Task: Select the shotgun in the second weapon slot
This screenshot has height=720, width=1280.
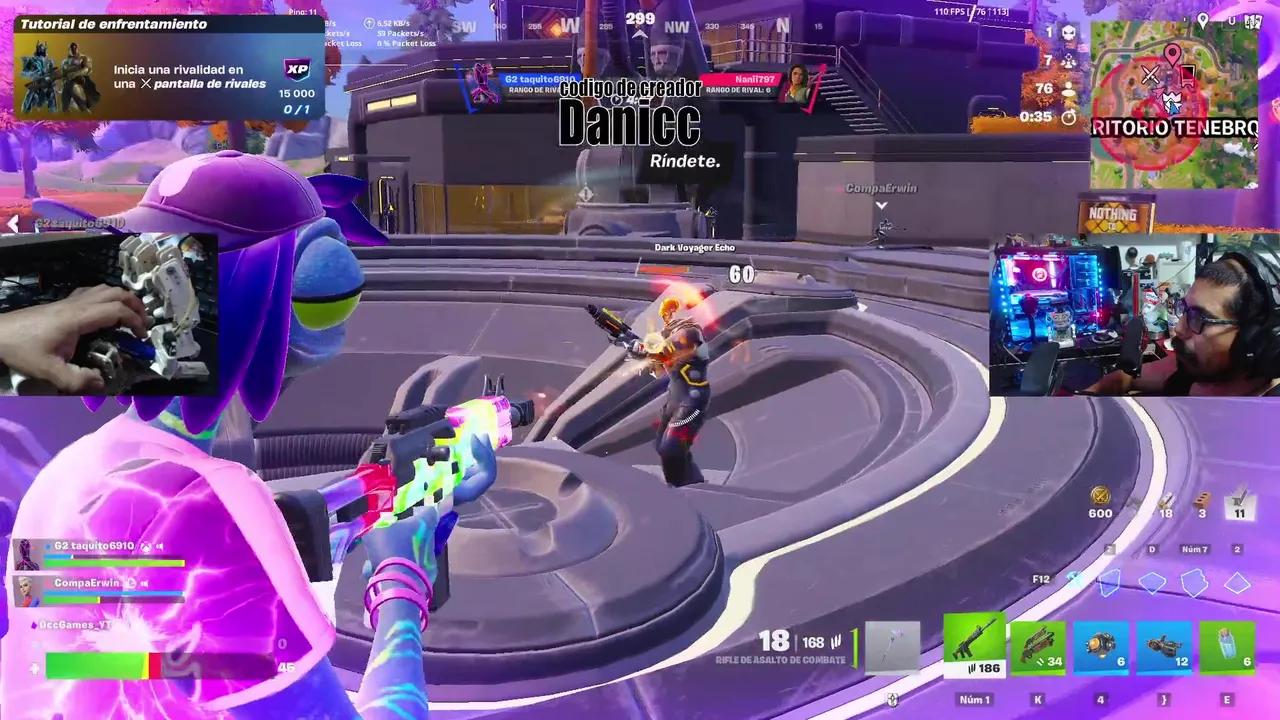Action: (x=1037, y=645)
